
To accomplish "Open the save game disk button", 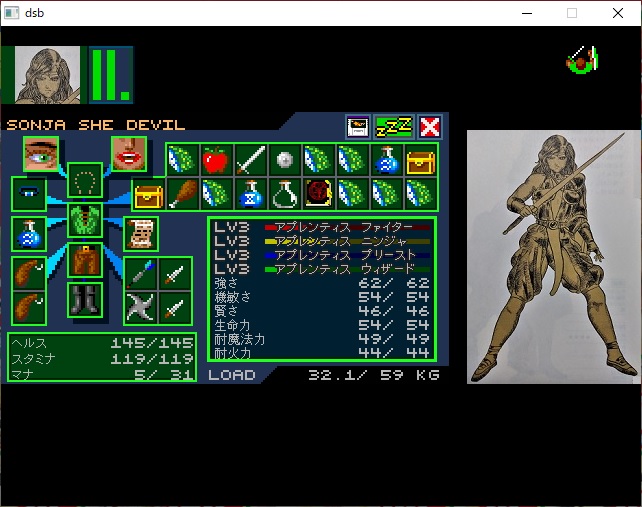I will [x=358, y=127].
